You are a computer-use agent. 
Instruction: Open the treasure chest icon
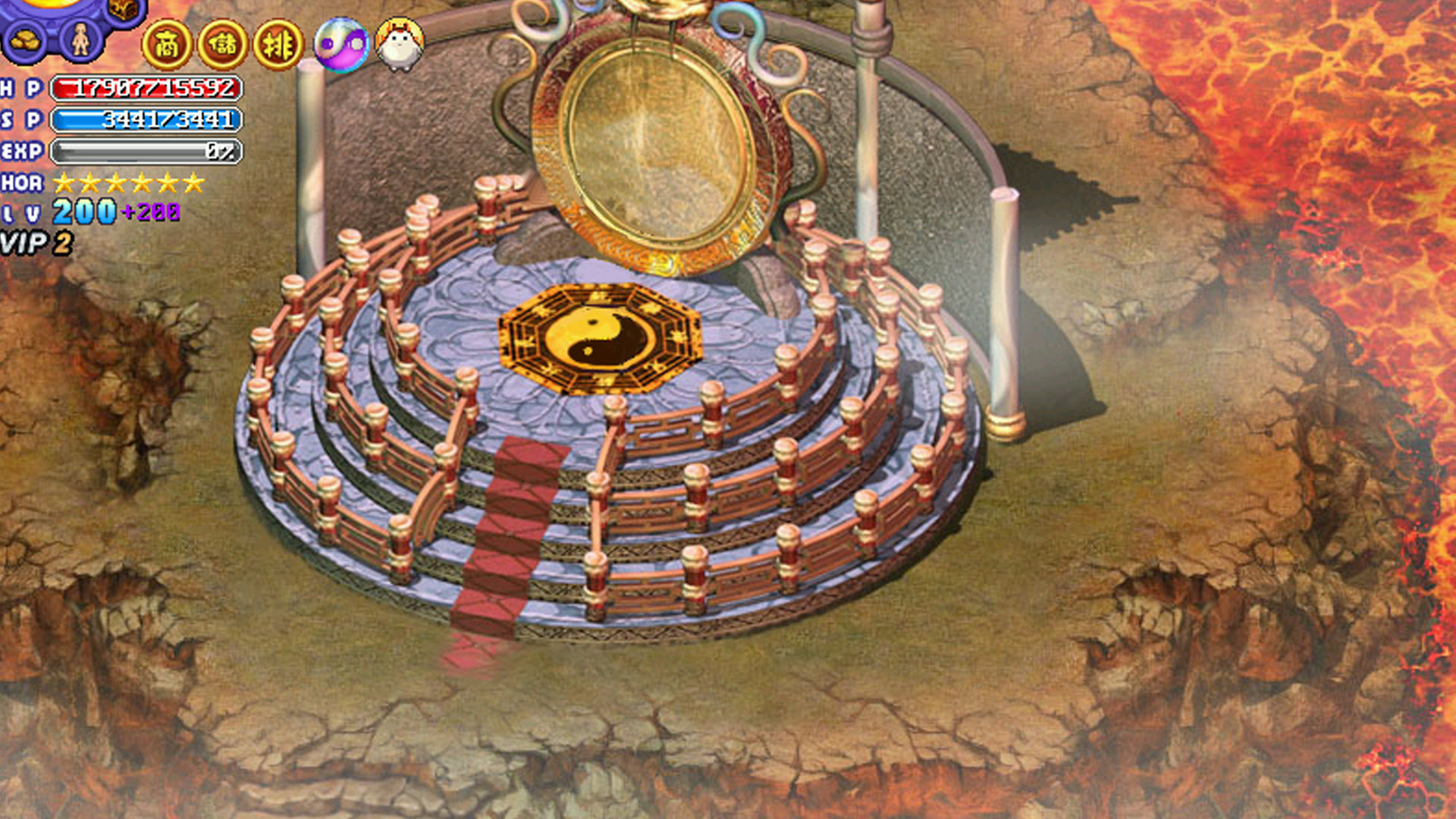pyautogui.click(x=123, y=9)
